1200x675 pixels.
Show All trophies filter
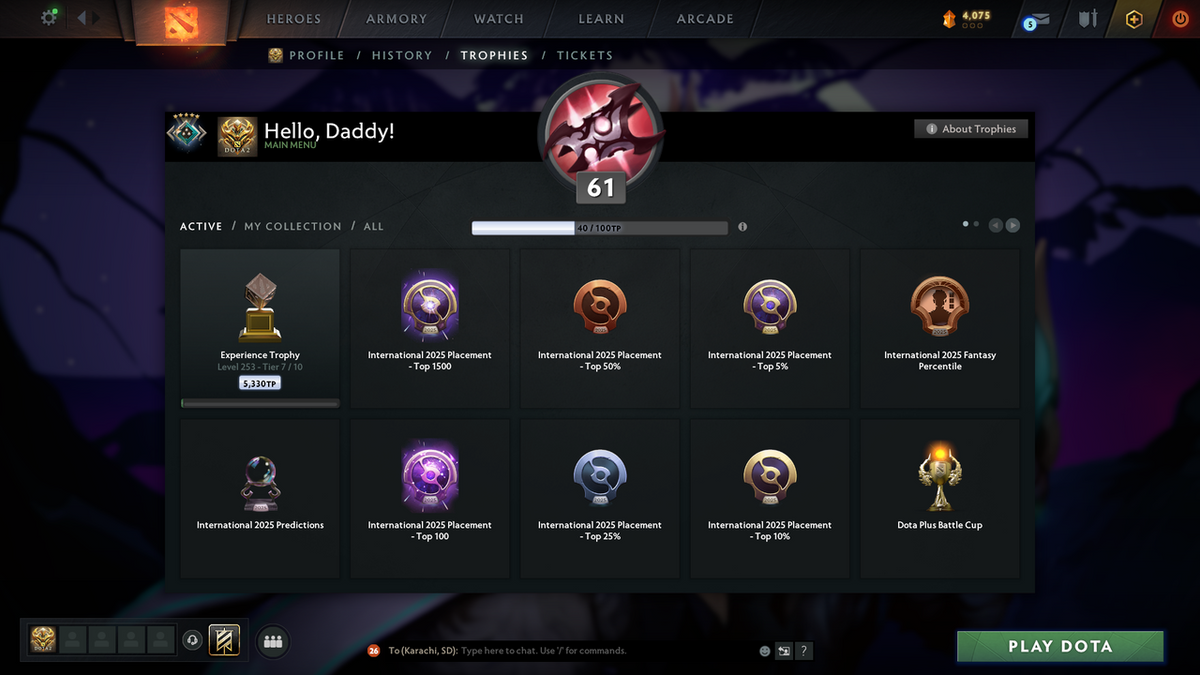(x=373, y=227)
